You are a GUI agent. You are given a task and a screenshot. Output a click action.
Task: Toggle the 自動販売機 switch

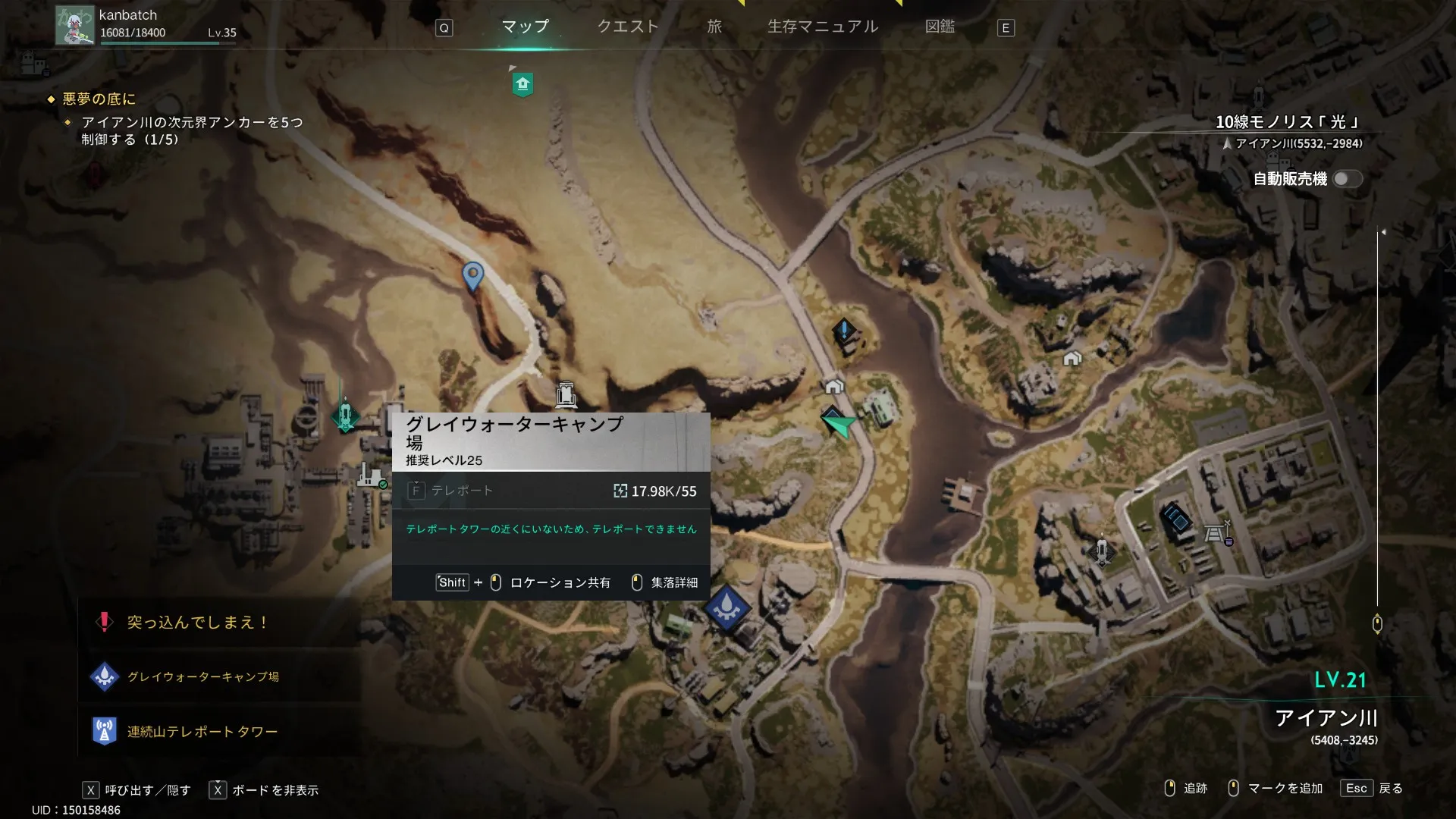click(1348, 179)
